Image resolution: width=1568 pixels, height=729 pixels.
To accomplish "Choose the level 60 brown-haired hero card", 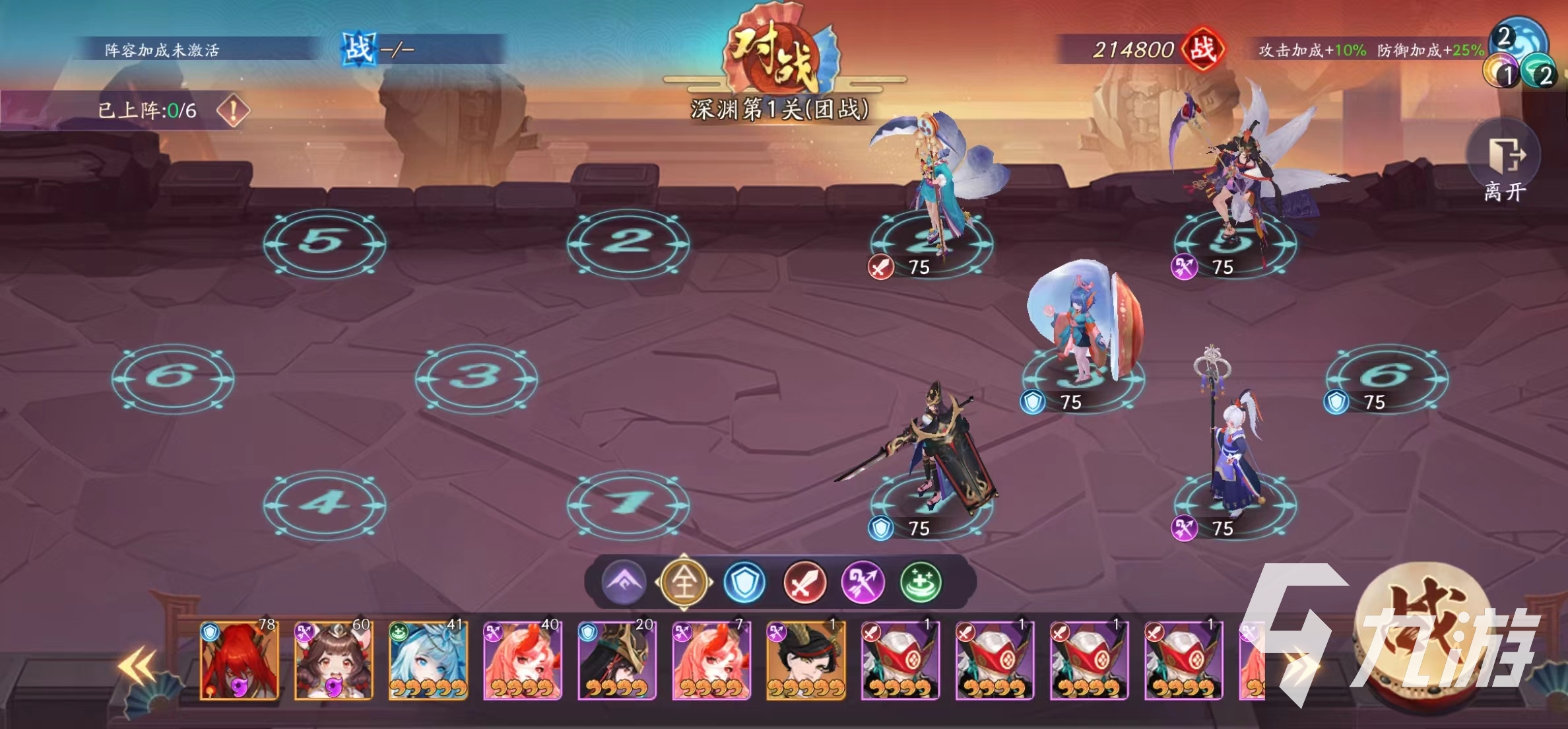I will (334, 660).
